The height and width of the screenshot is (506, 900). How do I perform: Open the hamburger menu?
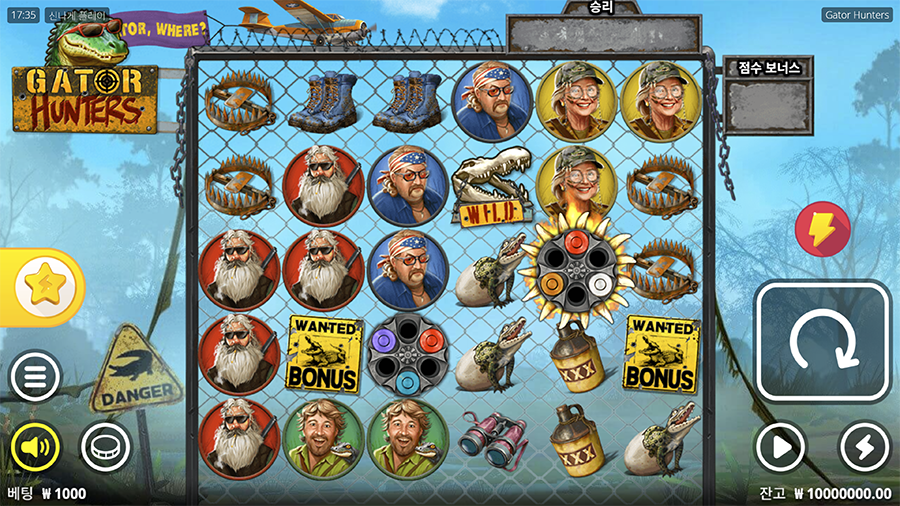pyautogui.click(x=35, y=376)
